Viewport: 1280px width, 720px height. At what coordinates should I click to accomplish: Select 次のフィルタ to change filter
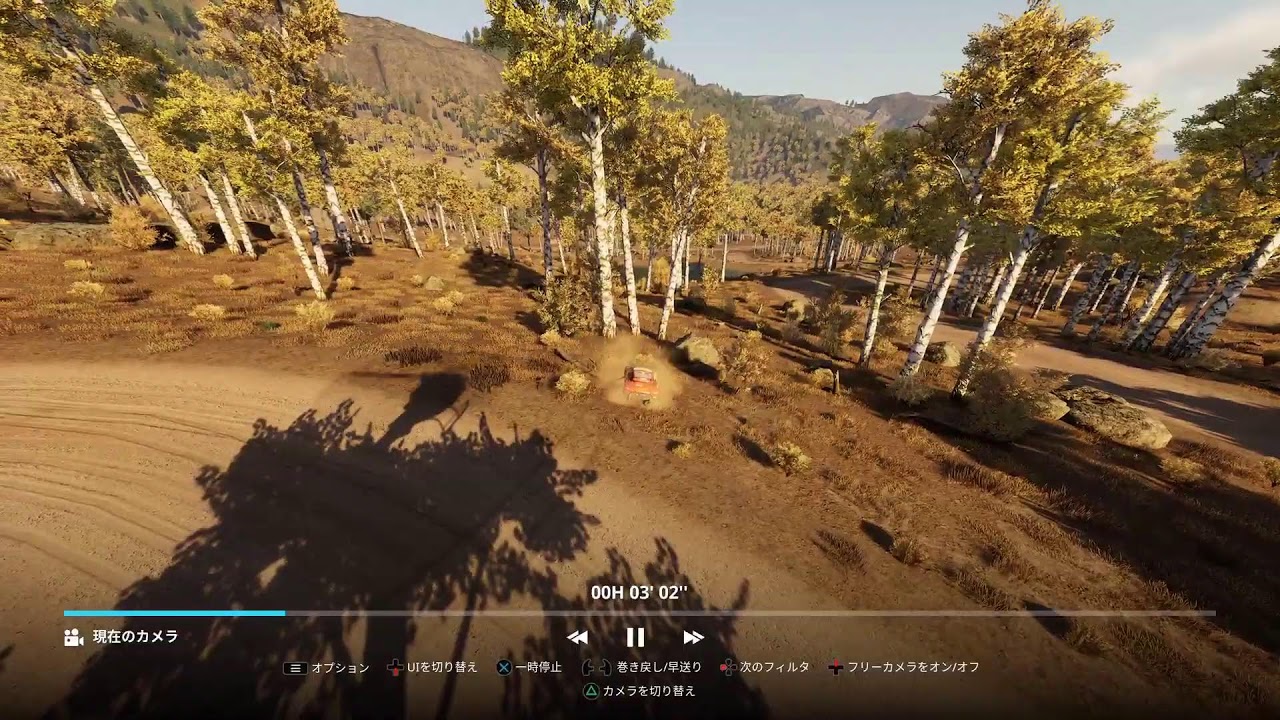coord(775,665)
